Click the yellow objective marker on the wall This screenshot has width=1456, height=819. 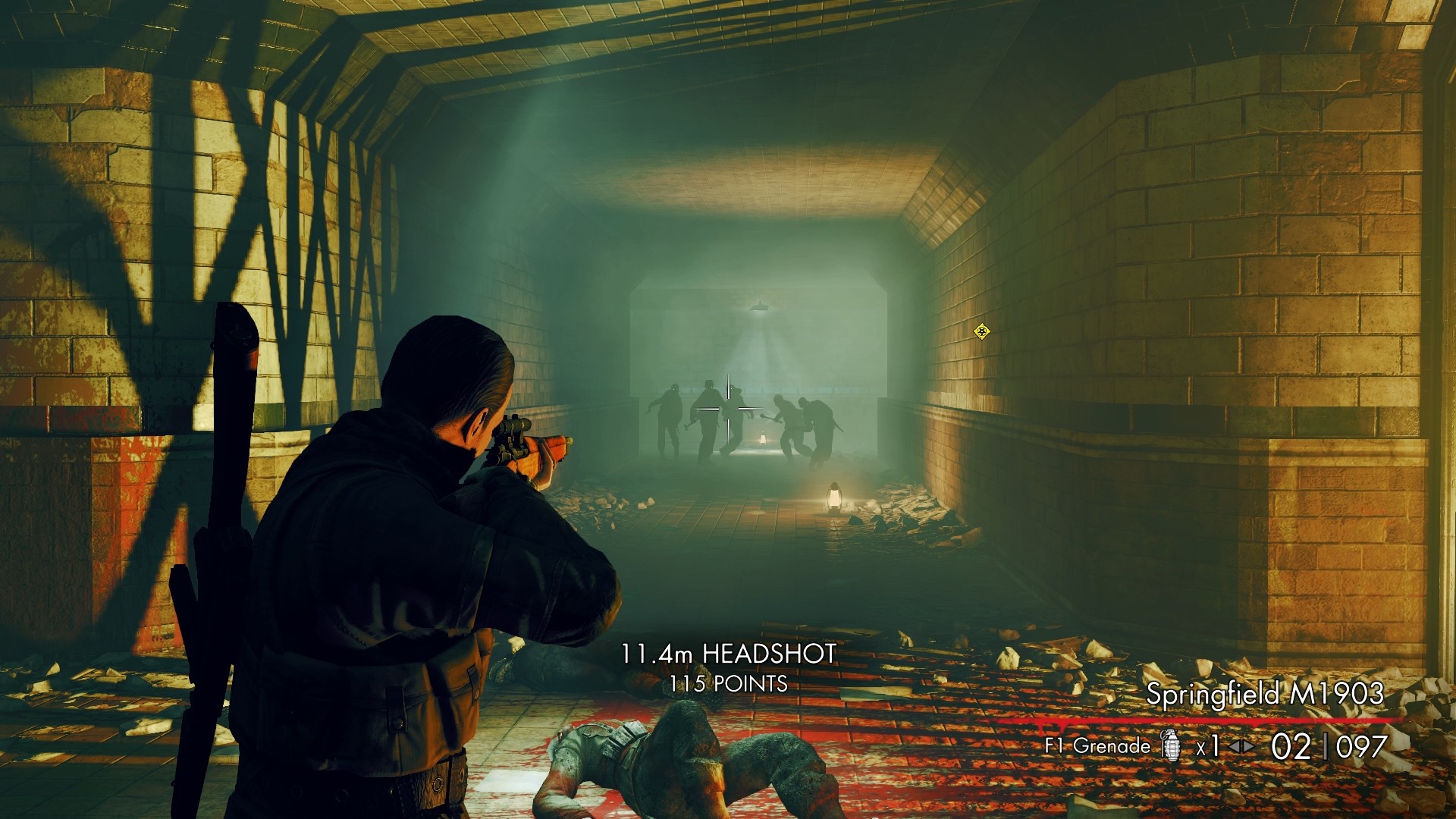pyautogui.click(x=982, y=331)
